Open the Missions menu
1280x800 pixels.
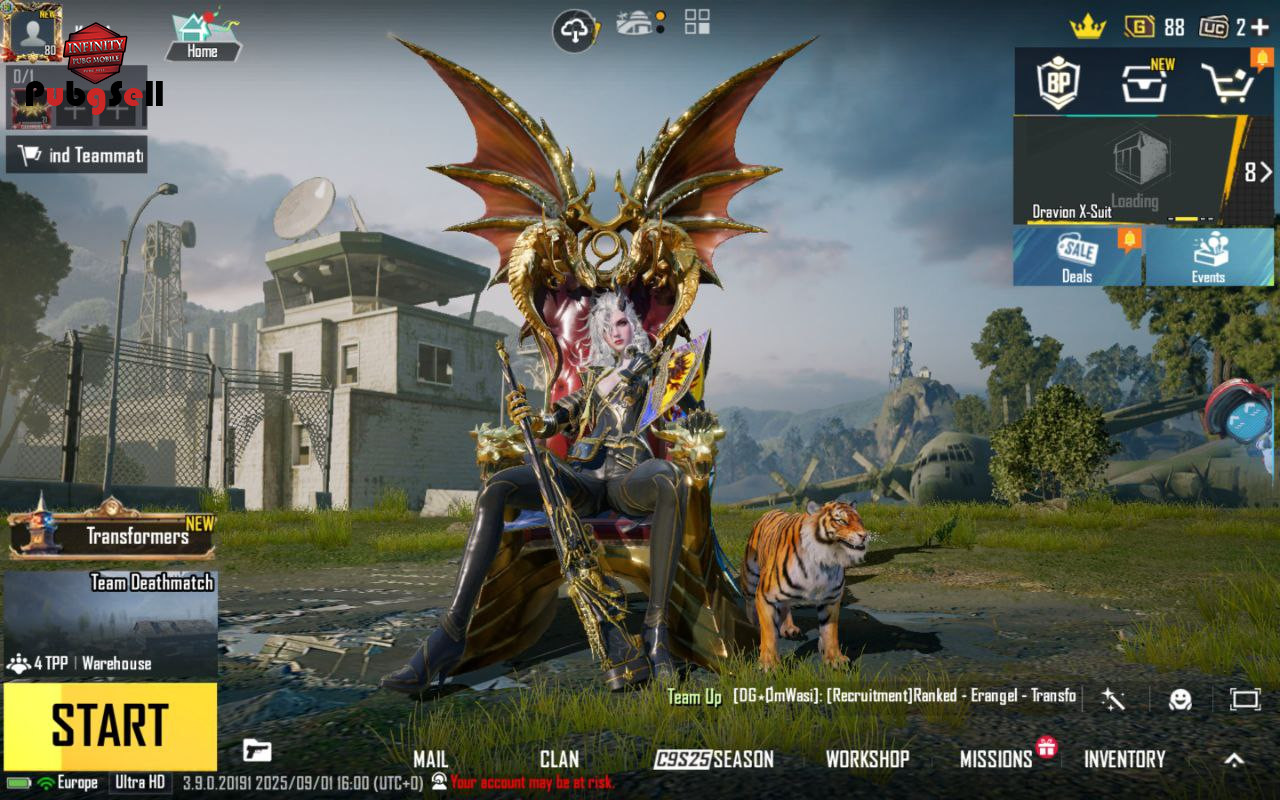(996, 759)
